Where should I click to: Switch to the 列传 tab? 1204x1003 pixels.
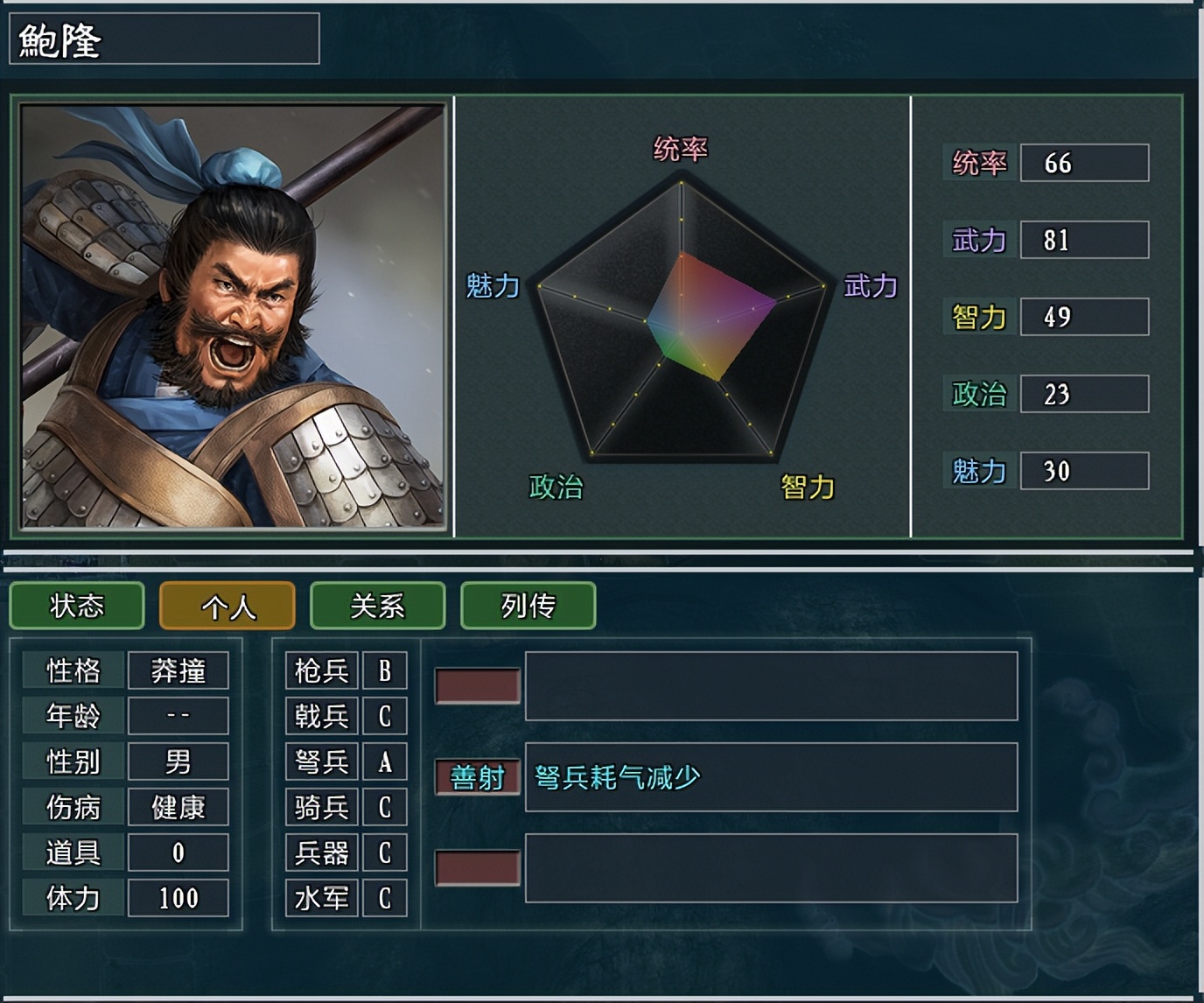point(528,606)
